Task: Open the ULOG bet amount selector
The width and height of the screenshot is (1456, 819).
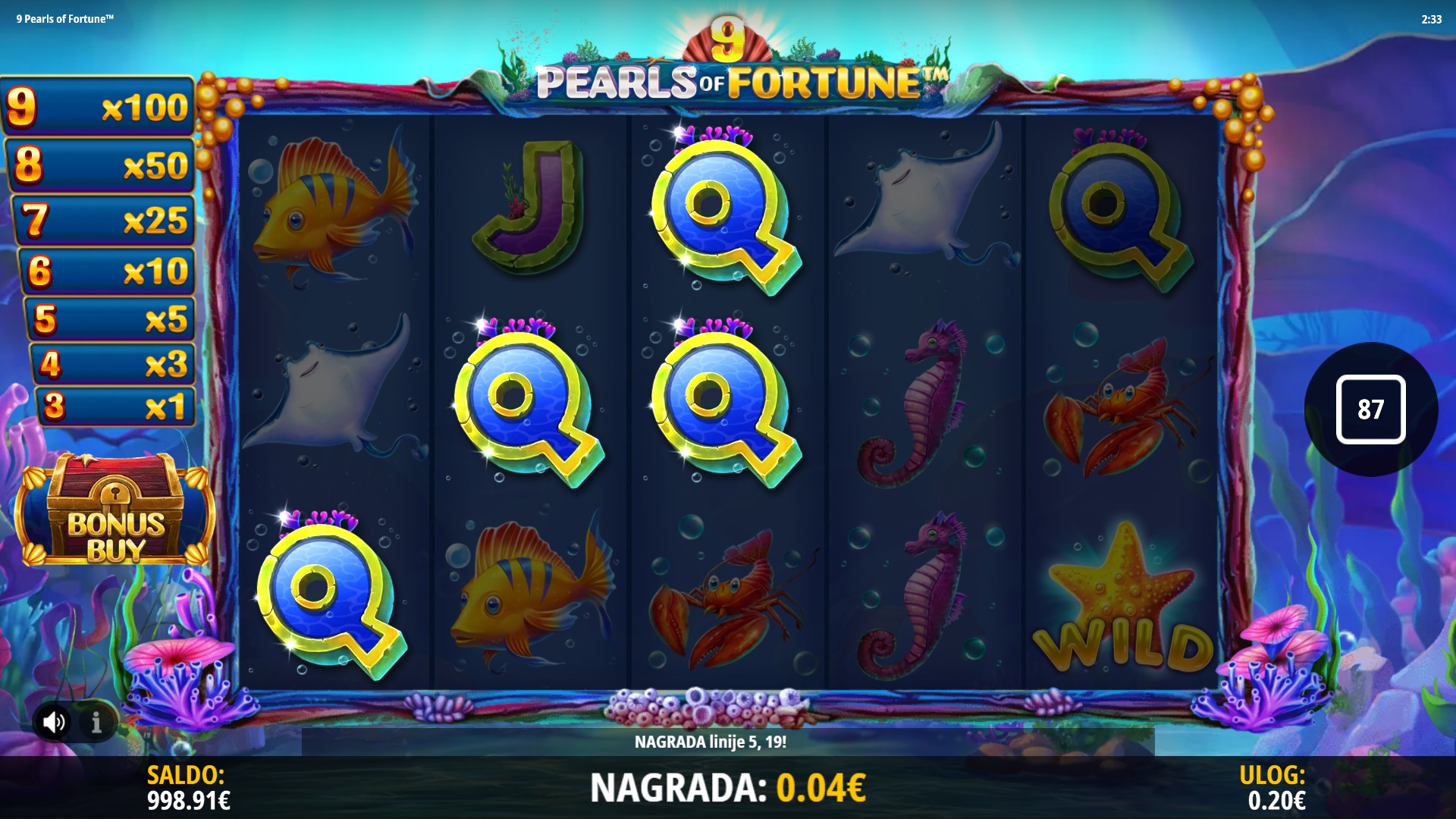Action: click(x=1275, y=788)
